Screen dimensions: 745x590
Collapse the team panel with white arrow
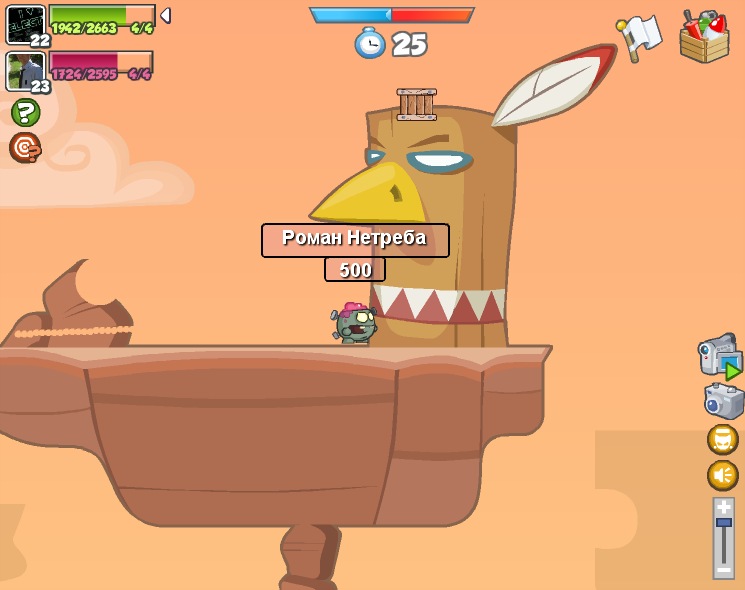(165, 16)
